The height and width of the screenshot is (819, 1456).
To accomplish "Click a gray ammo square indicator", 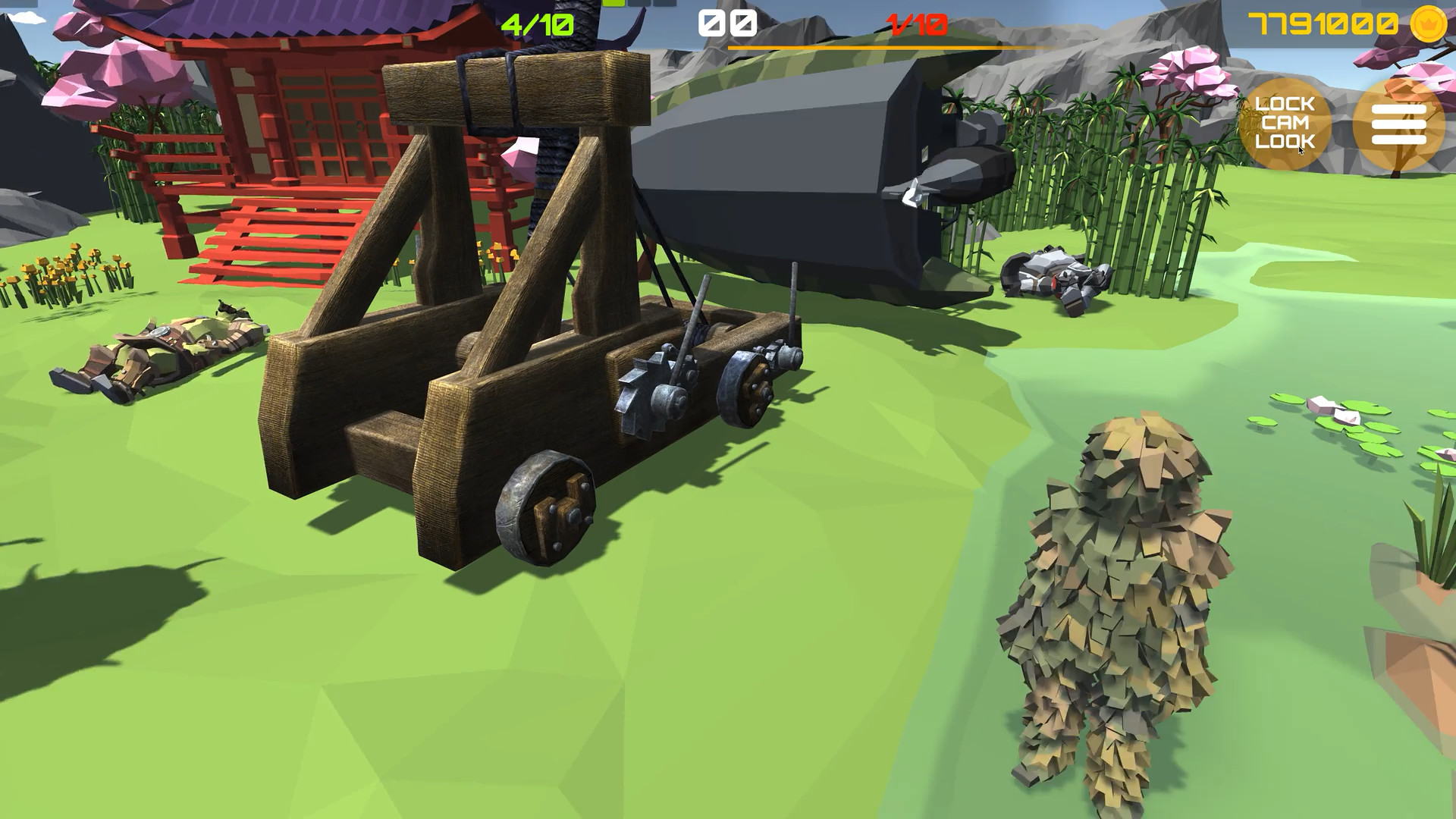I will 639,4.
